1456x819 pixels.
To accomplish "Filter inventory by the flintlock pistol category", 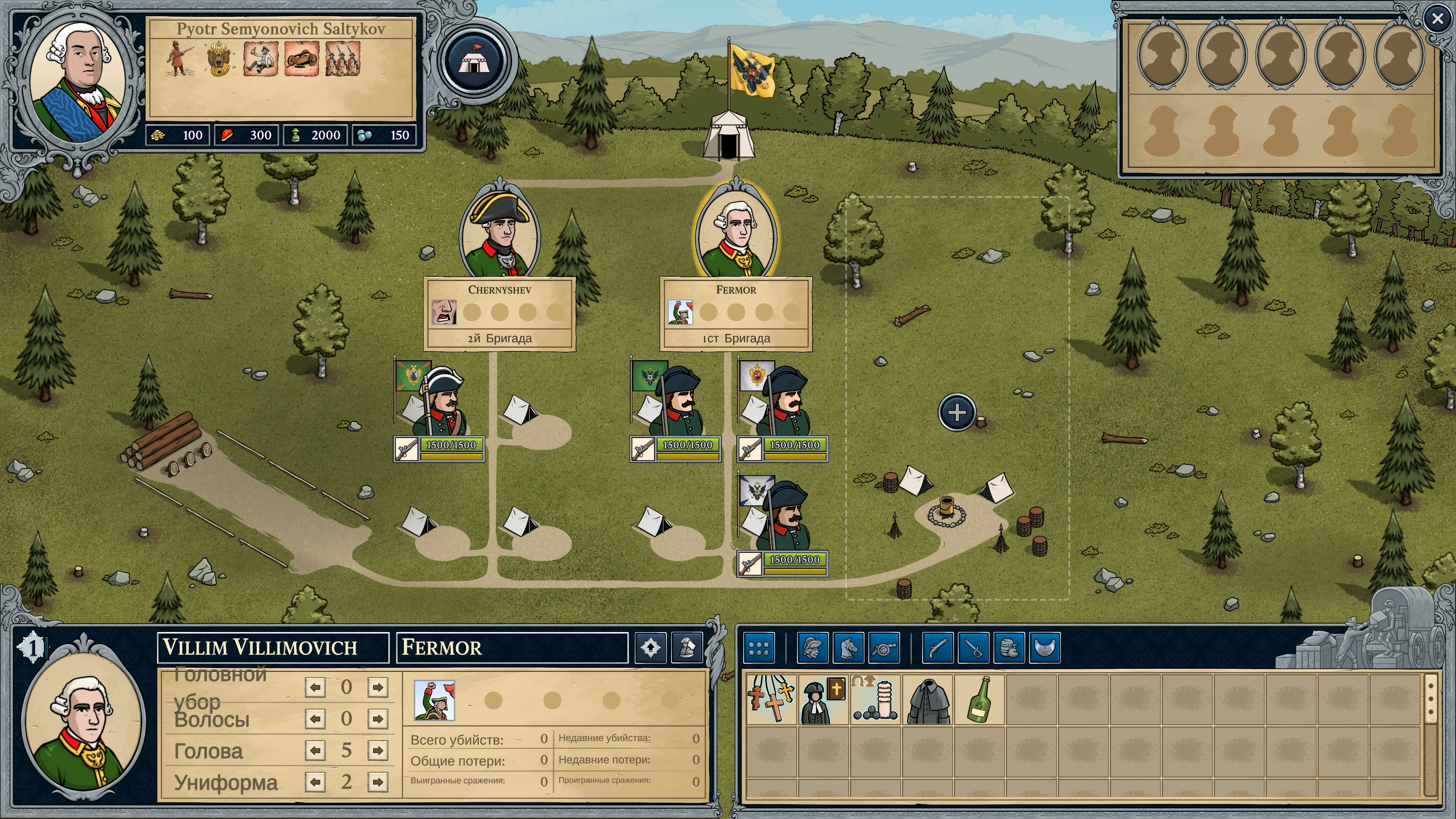I will coord(938,648).
